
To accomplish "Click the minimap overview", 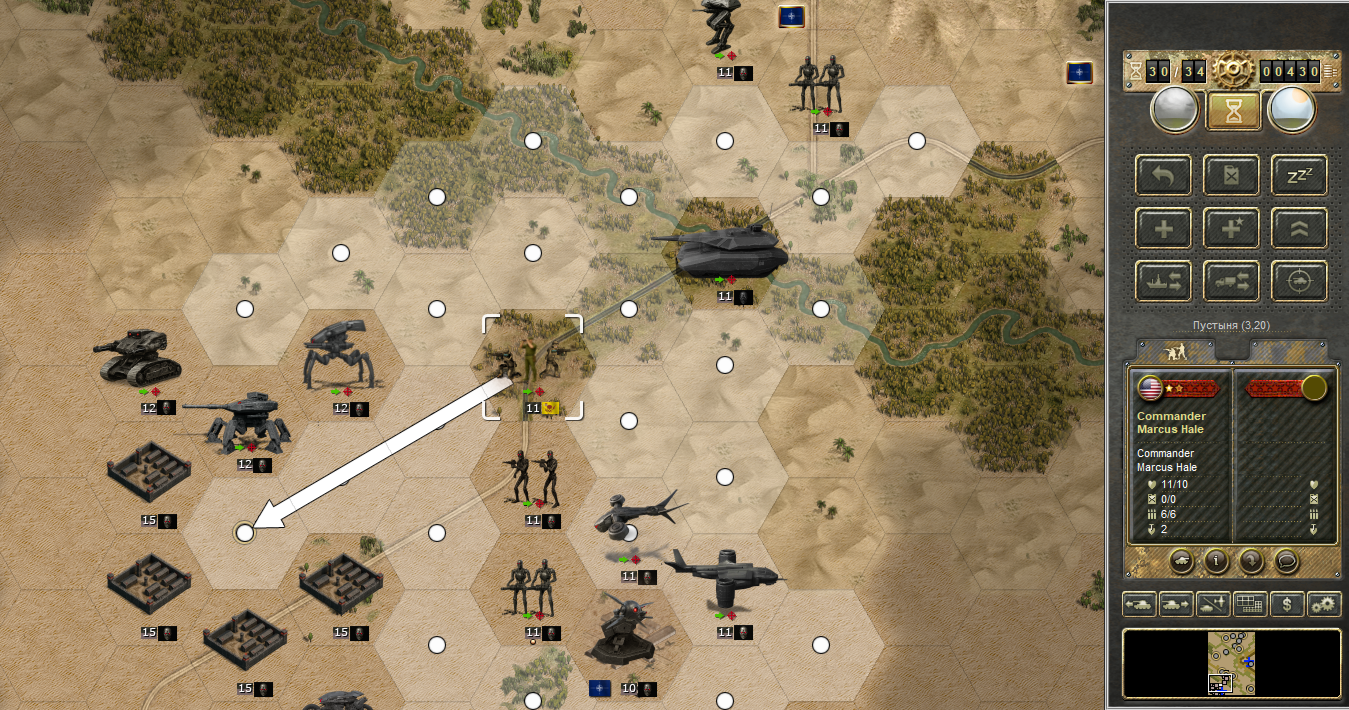I will click(x=1232, y=662).
